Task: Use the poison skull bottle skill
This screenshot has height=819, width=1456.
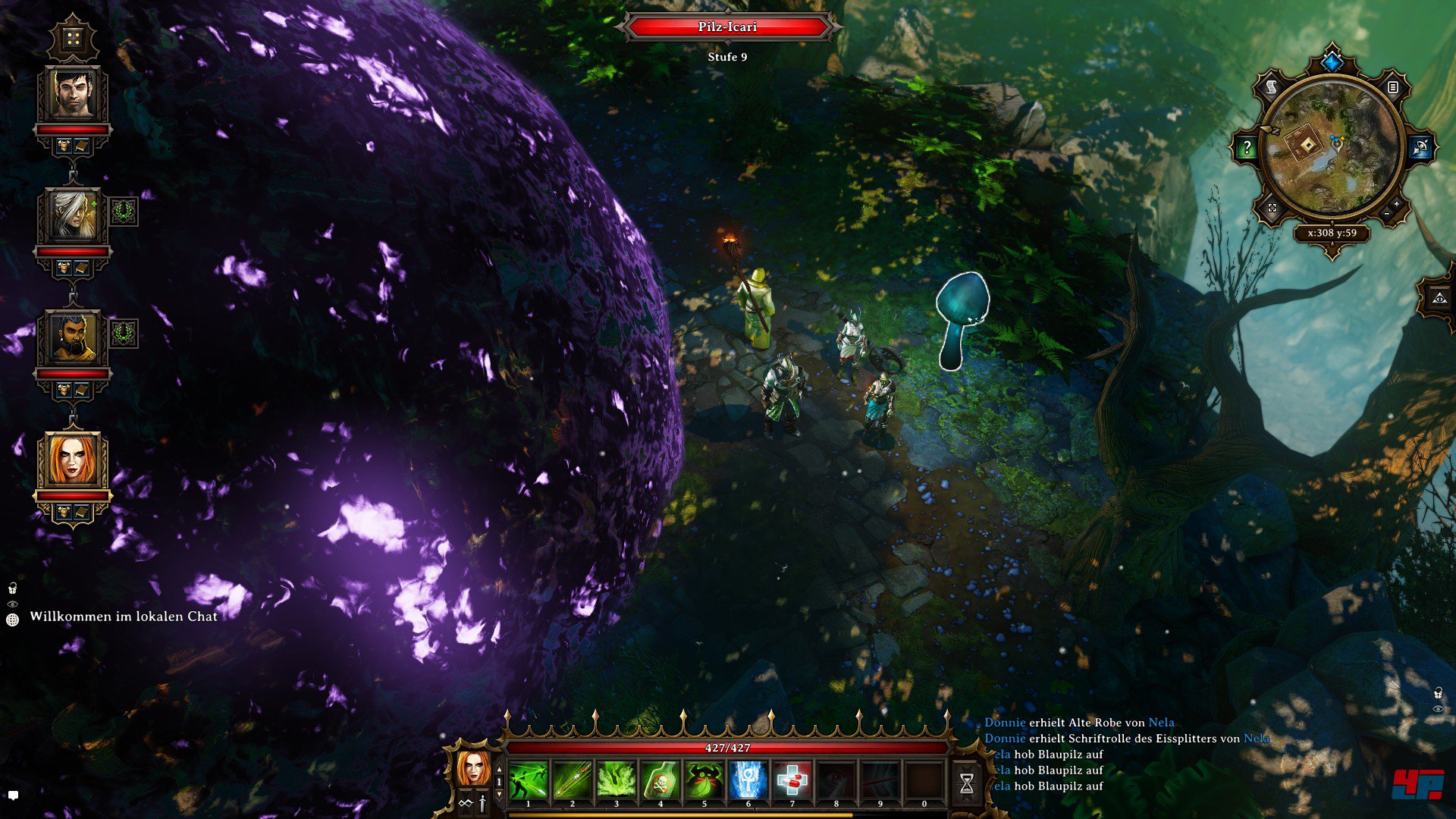Action: pyautogui.click(x=661, y=780)
